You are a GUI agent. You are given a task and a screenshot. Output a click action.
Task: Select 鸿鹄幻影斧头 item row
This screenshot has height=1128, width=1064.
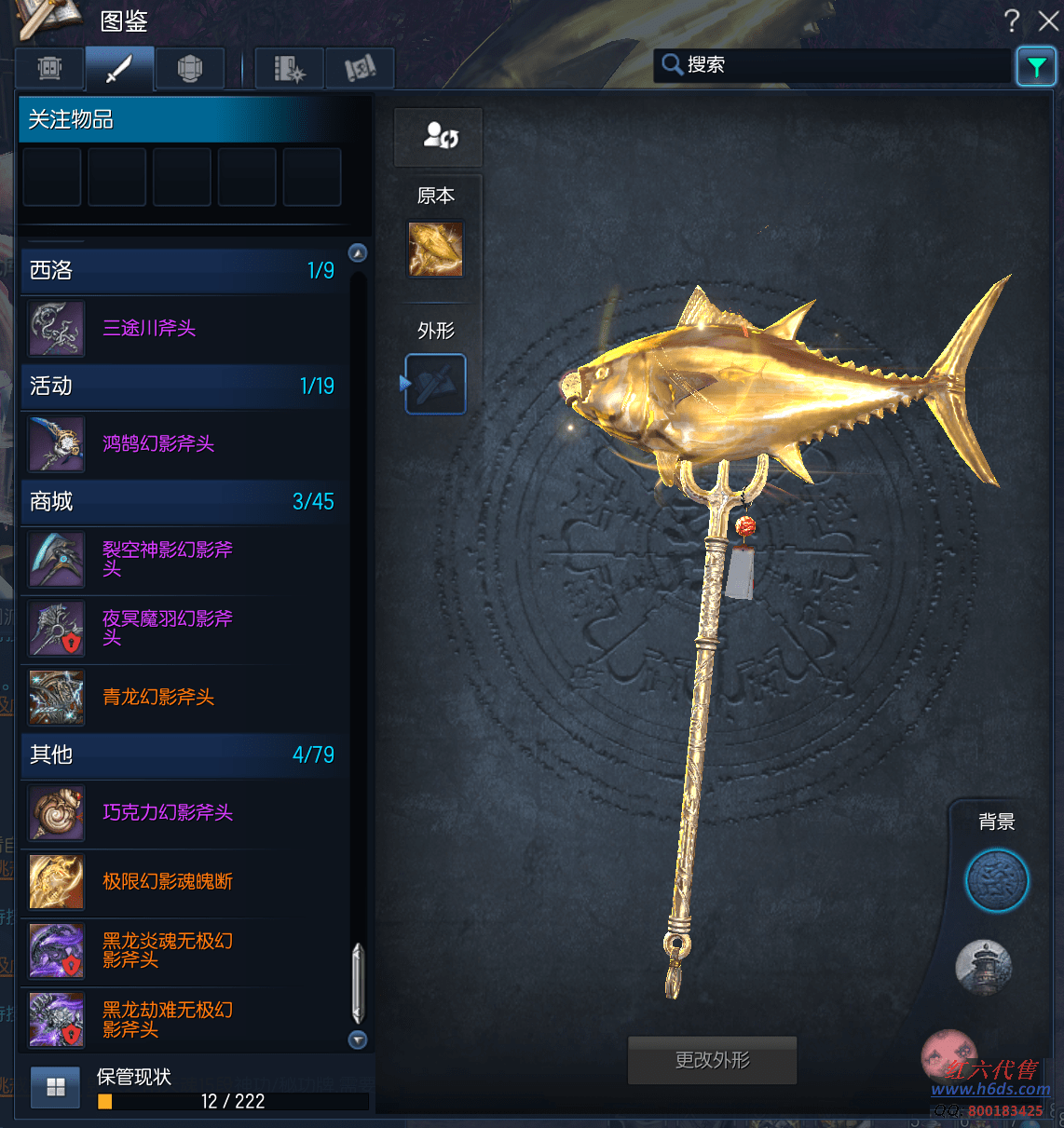point(158,443)
